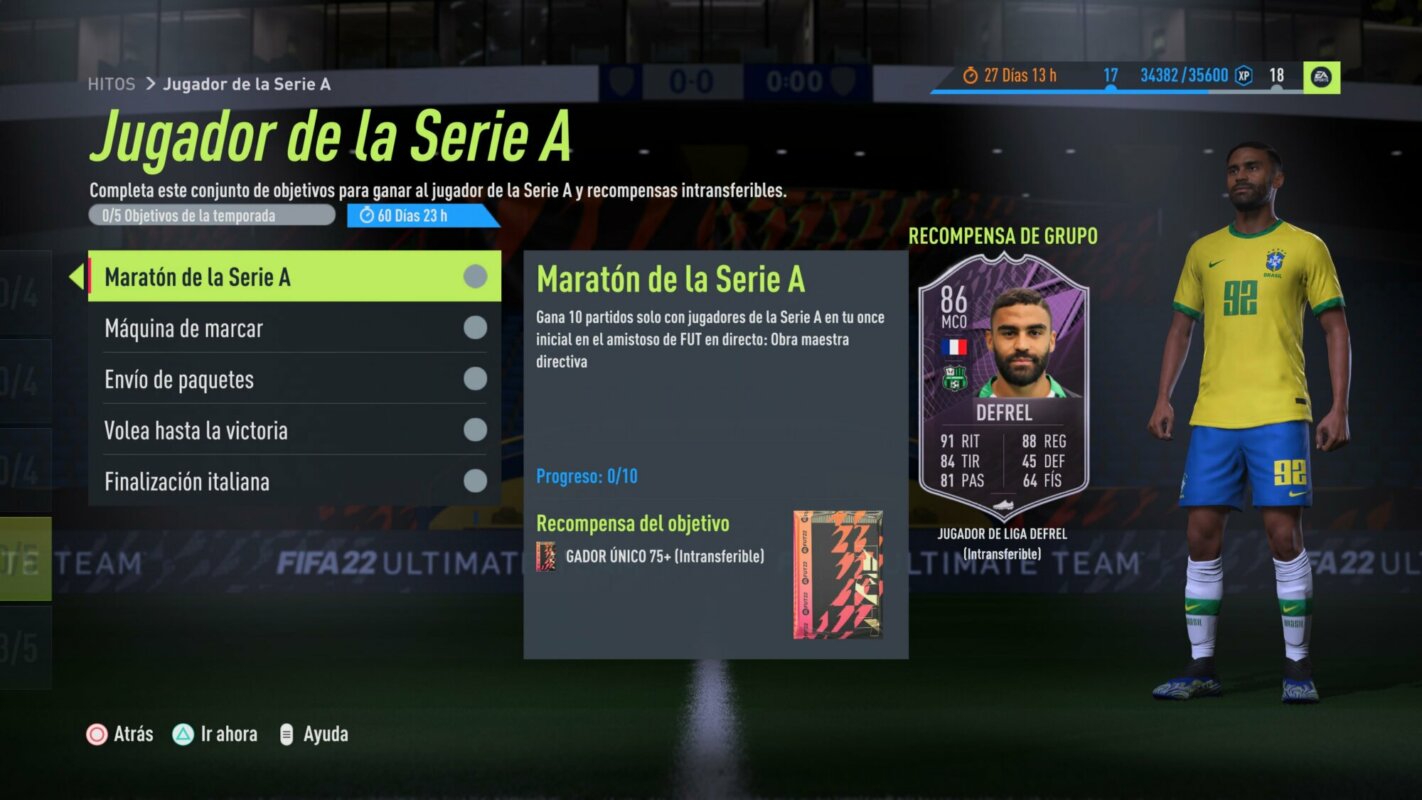Click the timer icon on 60 Días 23h banner

point(367,214)
